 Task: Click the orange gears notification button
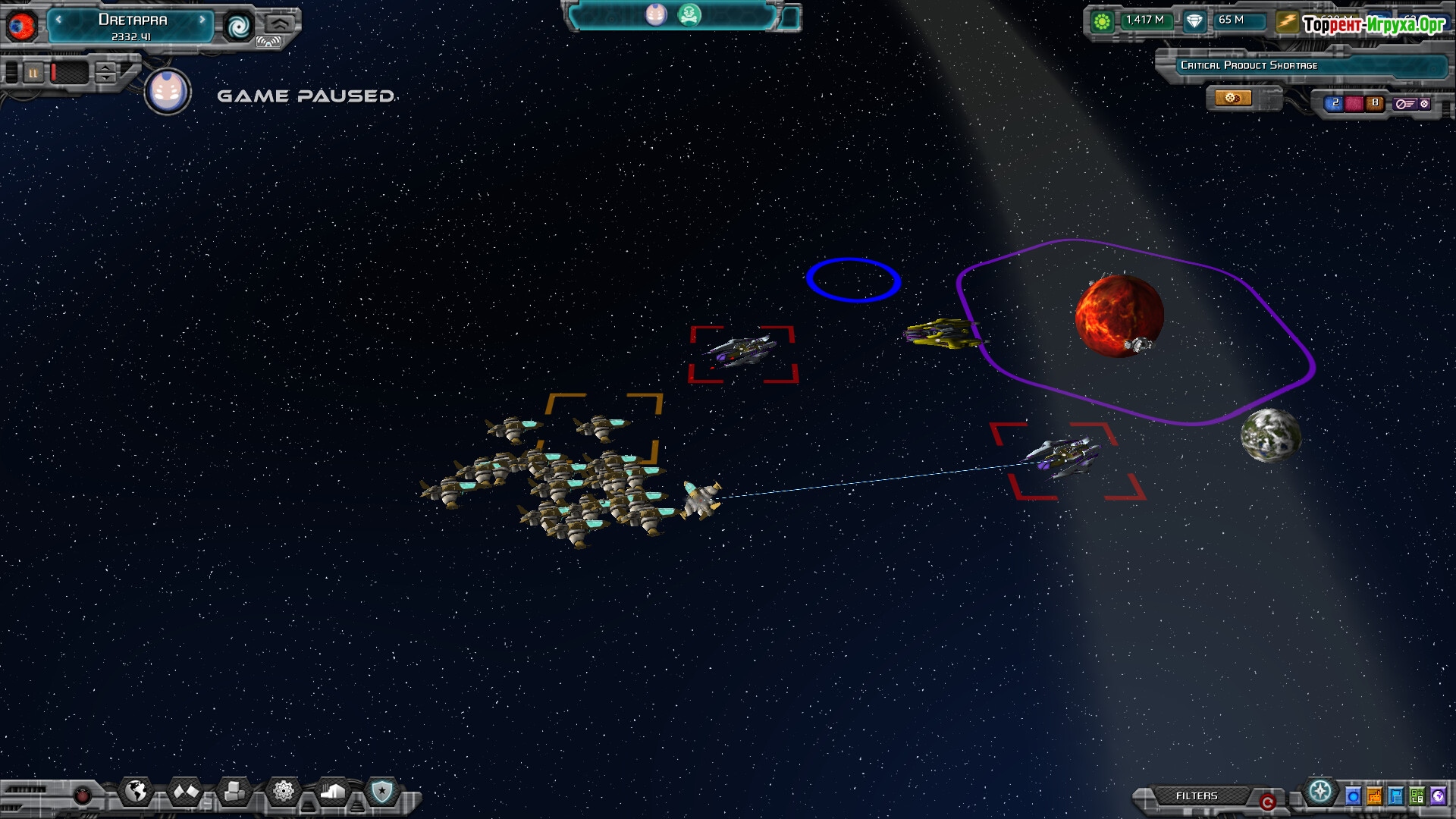[x=1232, y=98]
